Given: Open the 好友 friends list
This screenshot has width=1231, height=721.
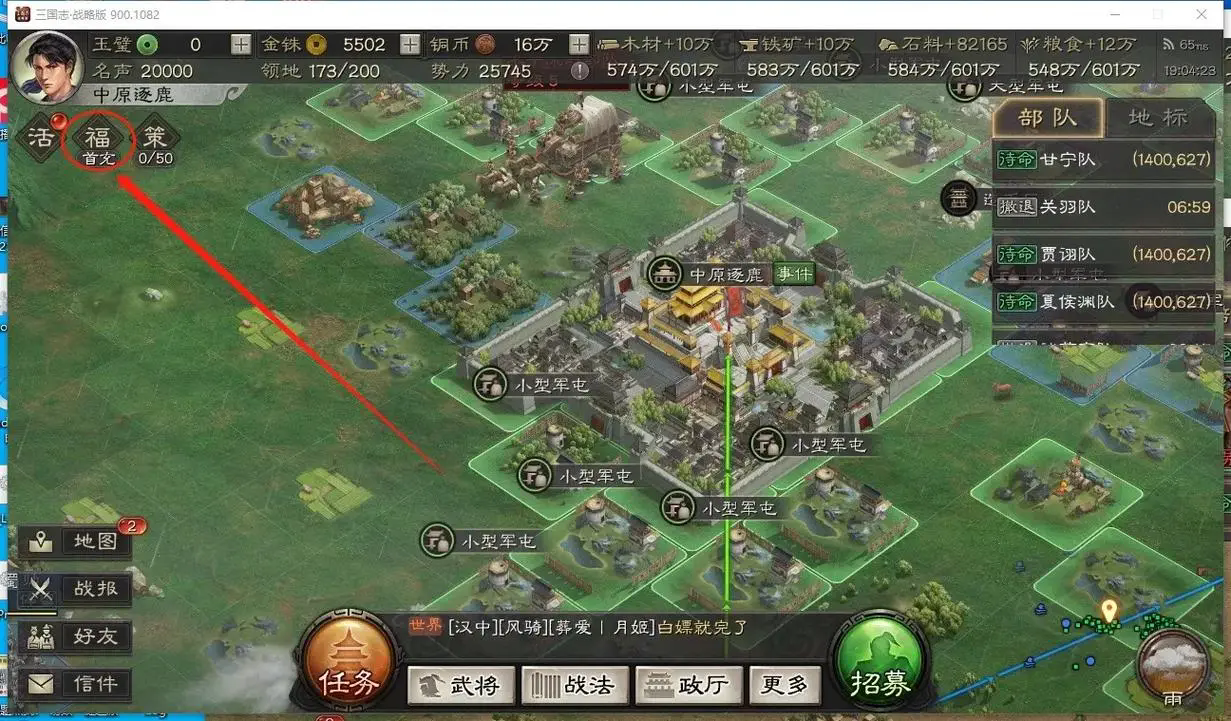Looking at the screenshot, I should point(78,636).
